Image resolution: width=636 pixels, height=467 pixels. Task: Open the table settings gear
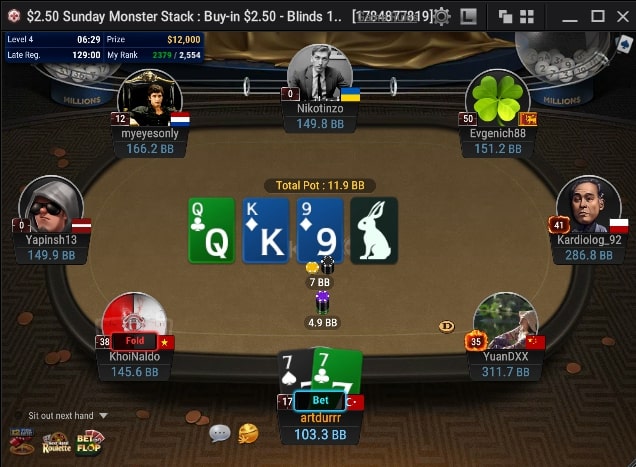[441, 16]
